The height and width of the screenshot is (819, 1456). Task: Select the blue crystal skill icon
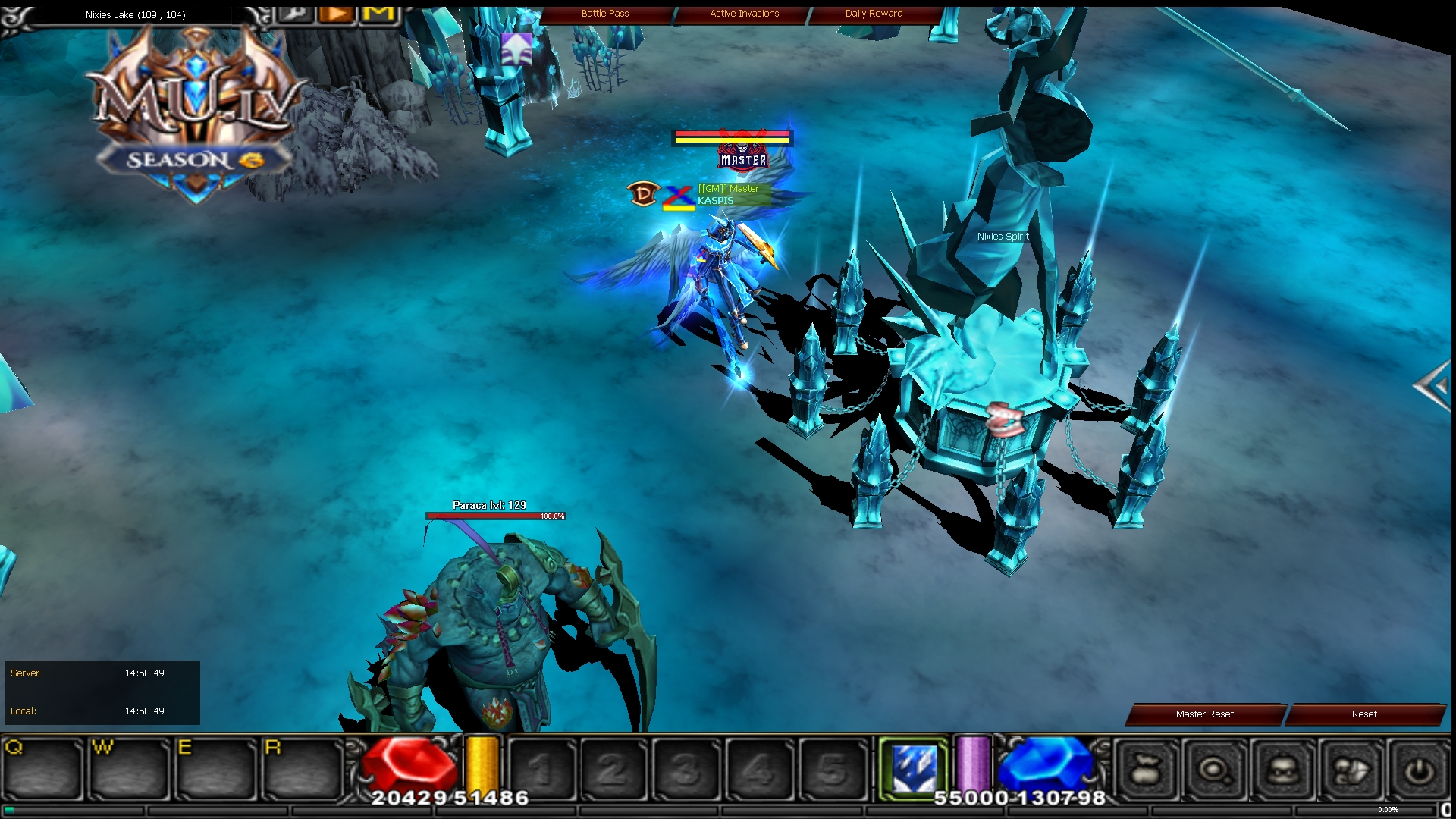point(915,766)
